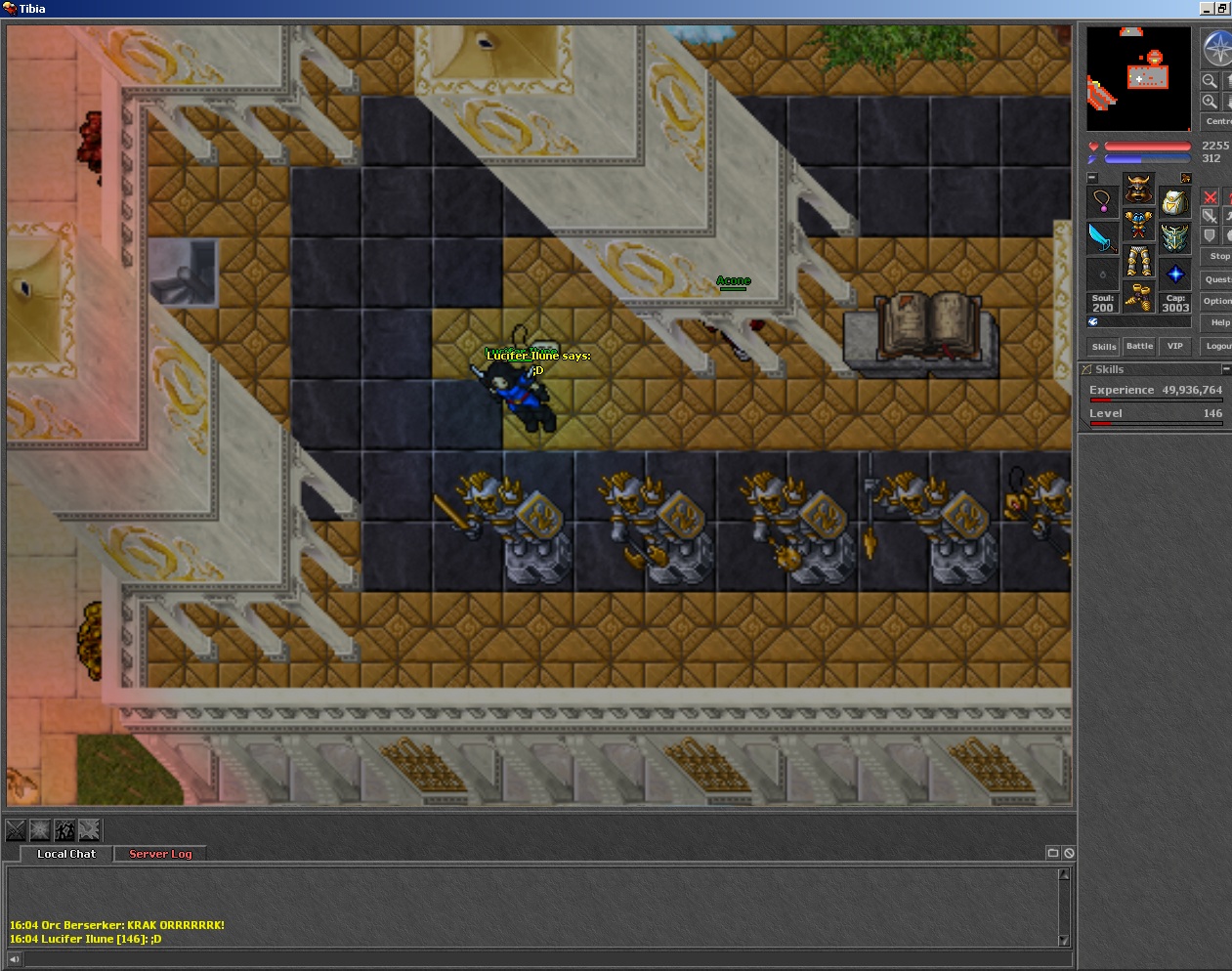Minimize the Skills panel

pos(1226,369)
